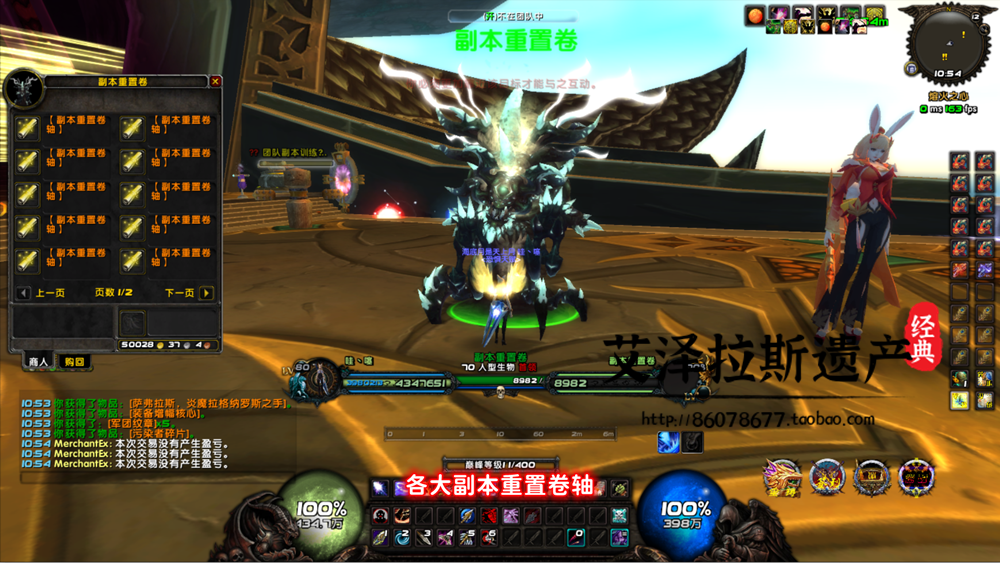This screenshot has height=563, width=1000.
Task: Activate the action bar slot numbered 5
Action: click(x=467, y=538)
